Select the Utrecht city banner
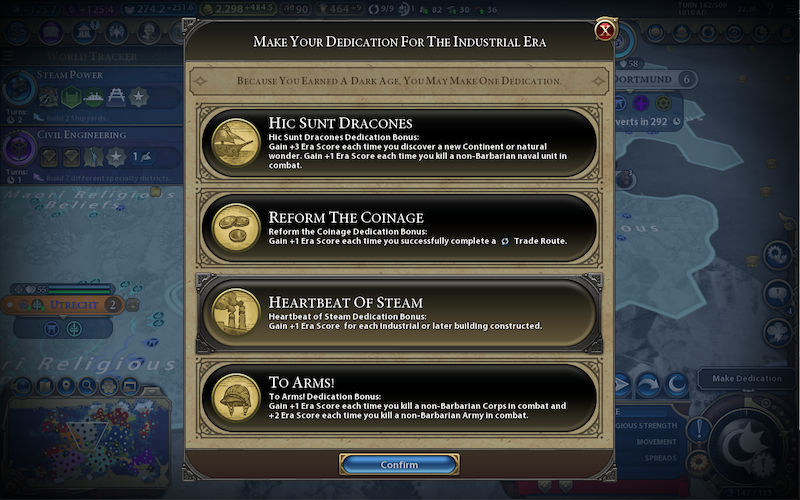Screen dimensions: 800x500 76,304
